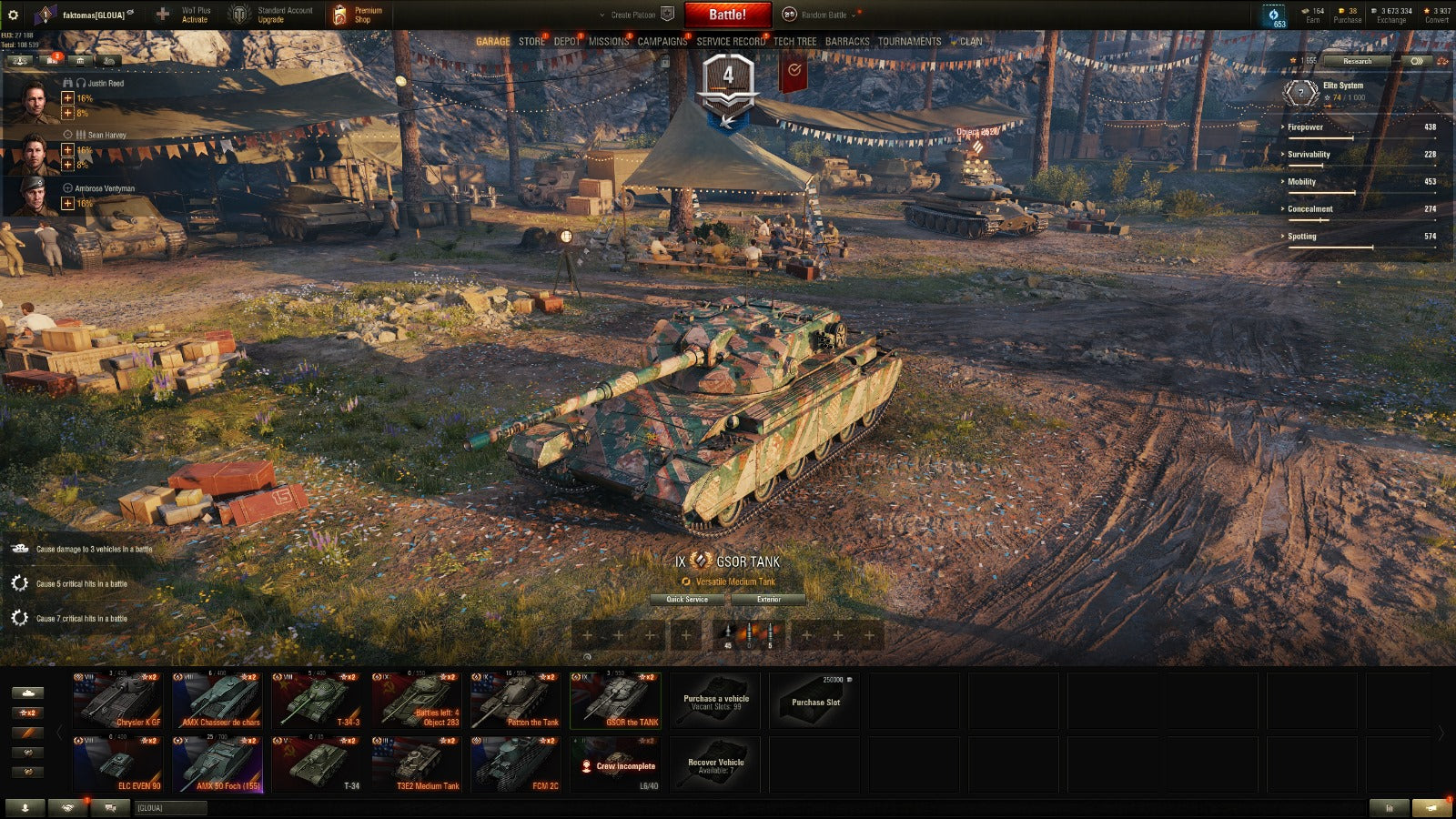
Task: Choose the Object 283 vehicle tile
Action: [x=416, y=700]
